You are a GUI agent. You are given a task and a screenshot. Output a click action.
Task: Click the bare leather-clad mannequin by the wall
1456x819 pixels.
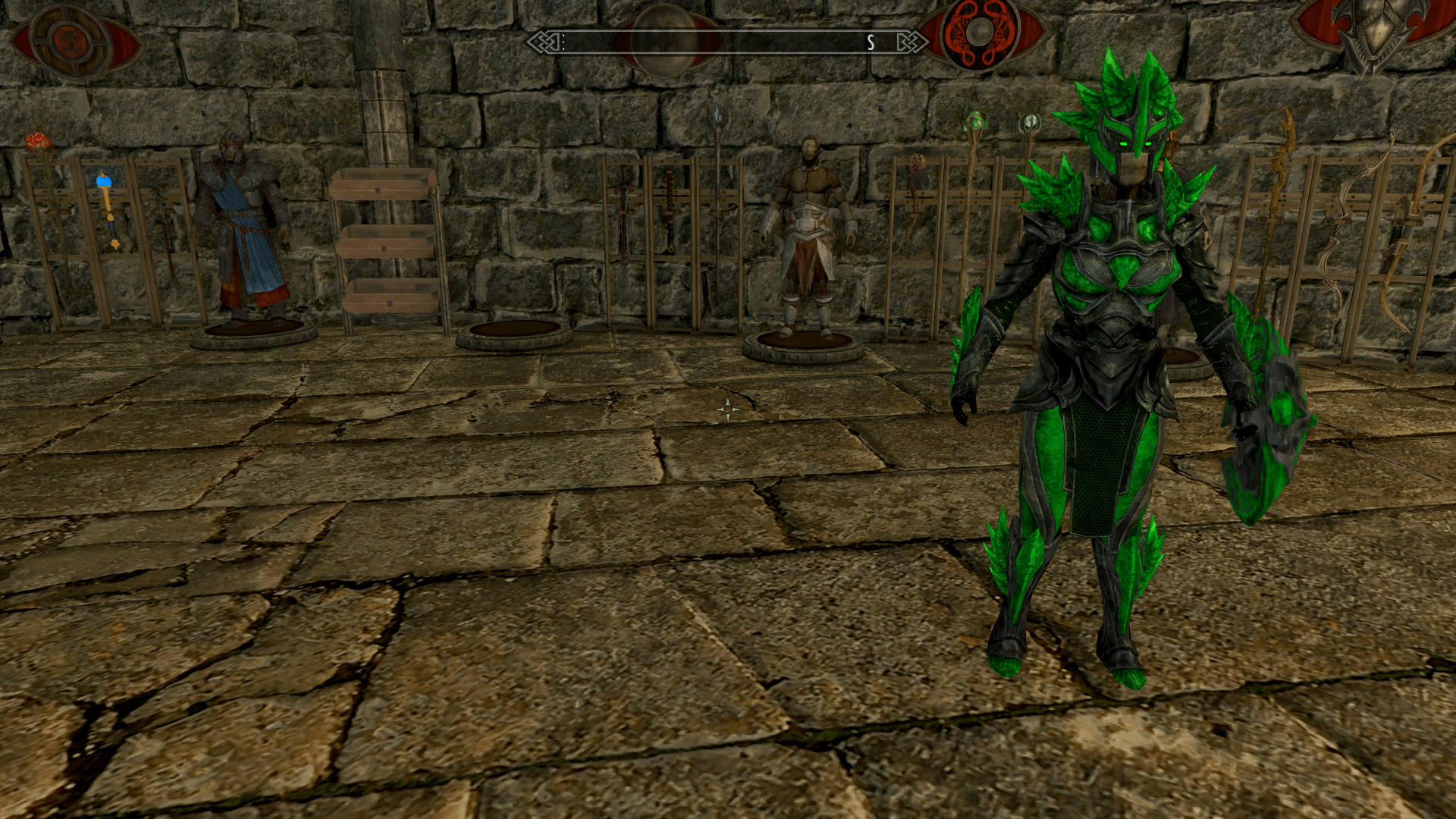coord(809,227)
